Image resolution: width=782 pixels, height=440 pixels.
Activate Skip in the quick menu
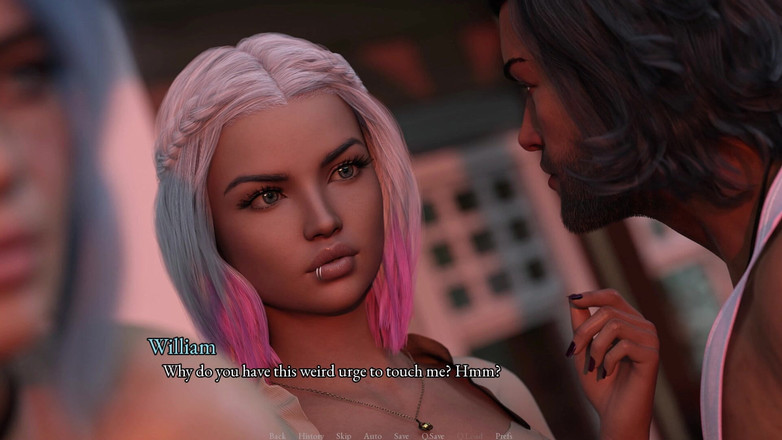(x=343, y=436)
